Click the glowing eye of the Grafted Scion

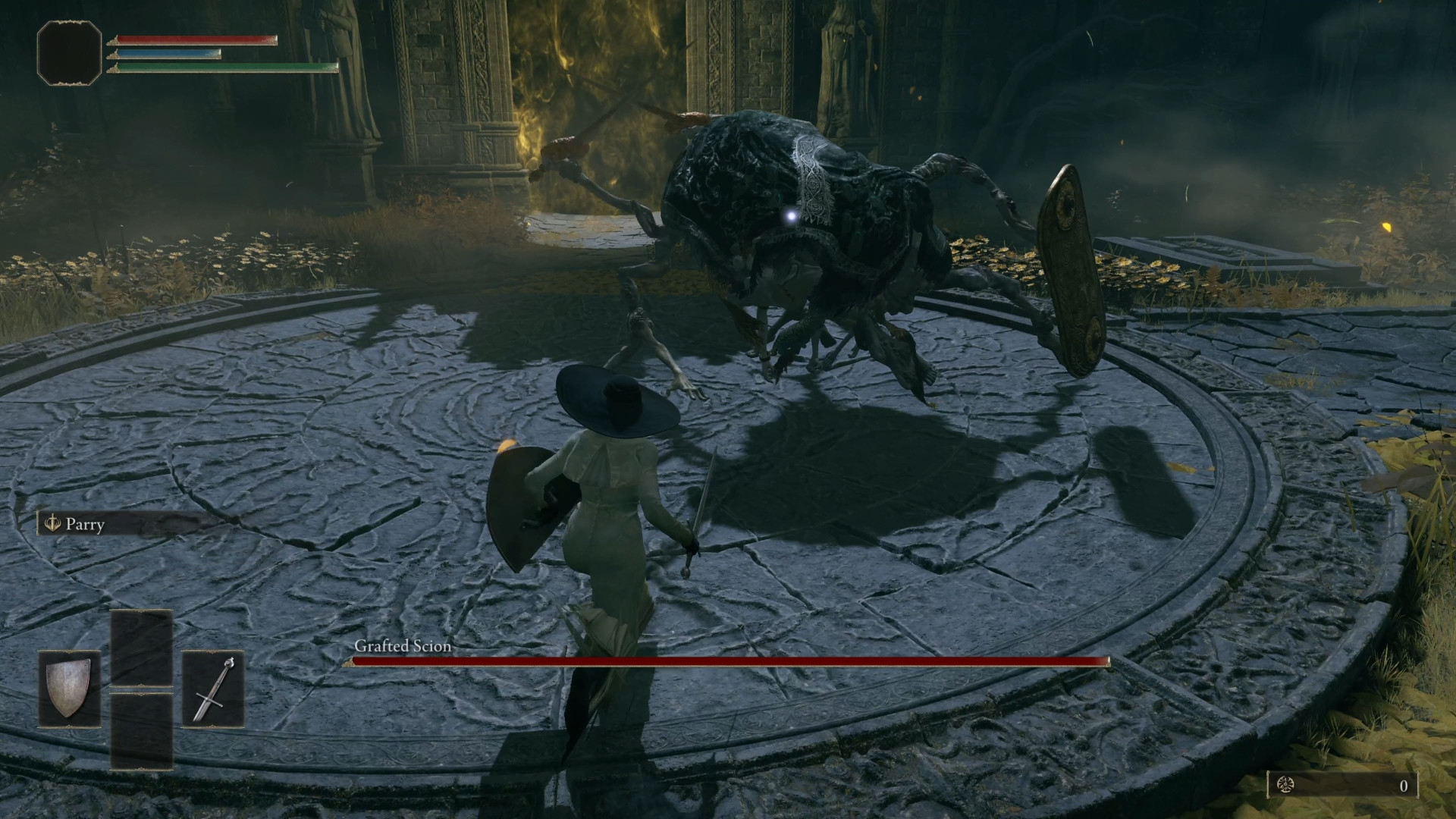(x=789, y=216)
